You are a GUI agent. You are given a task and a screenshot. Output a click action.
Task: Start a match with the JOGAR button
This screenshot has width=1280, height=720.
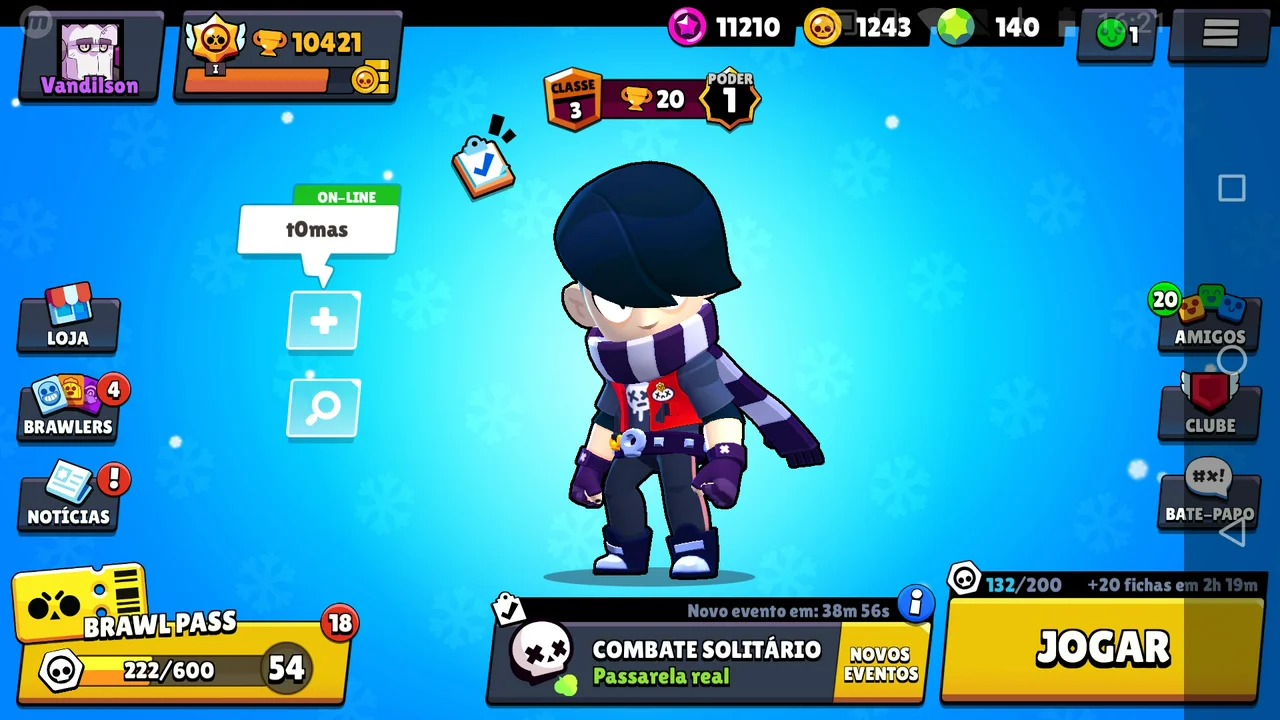point(1102,647)
